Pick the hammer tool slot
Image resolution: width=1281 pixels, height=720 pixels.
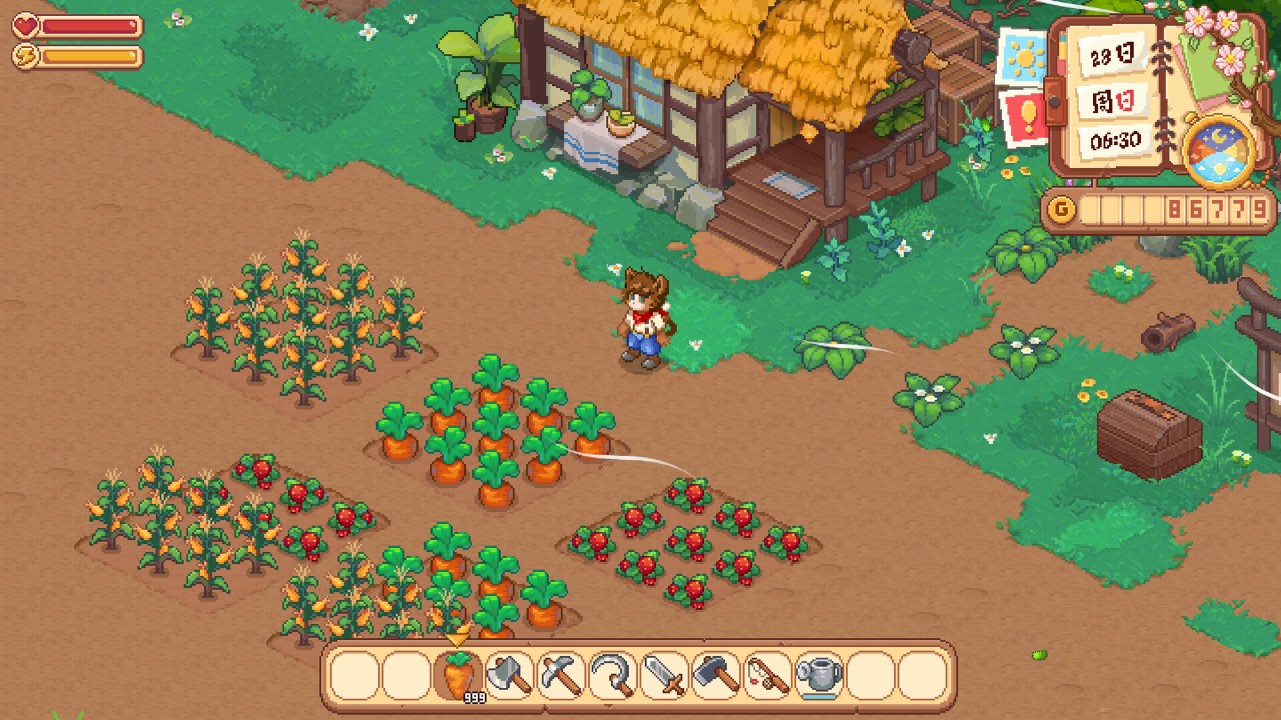click(718, 677)
